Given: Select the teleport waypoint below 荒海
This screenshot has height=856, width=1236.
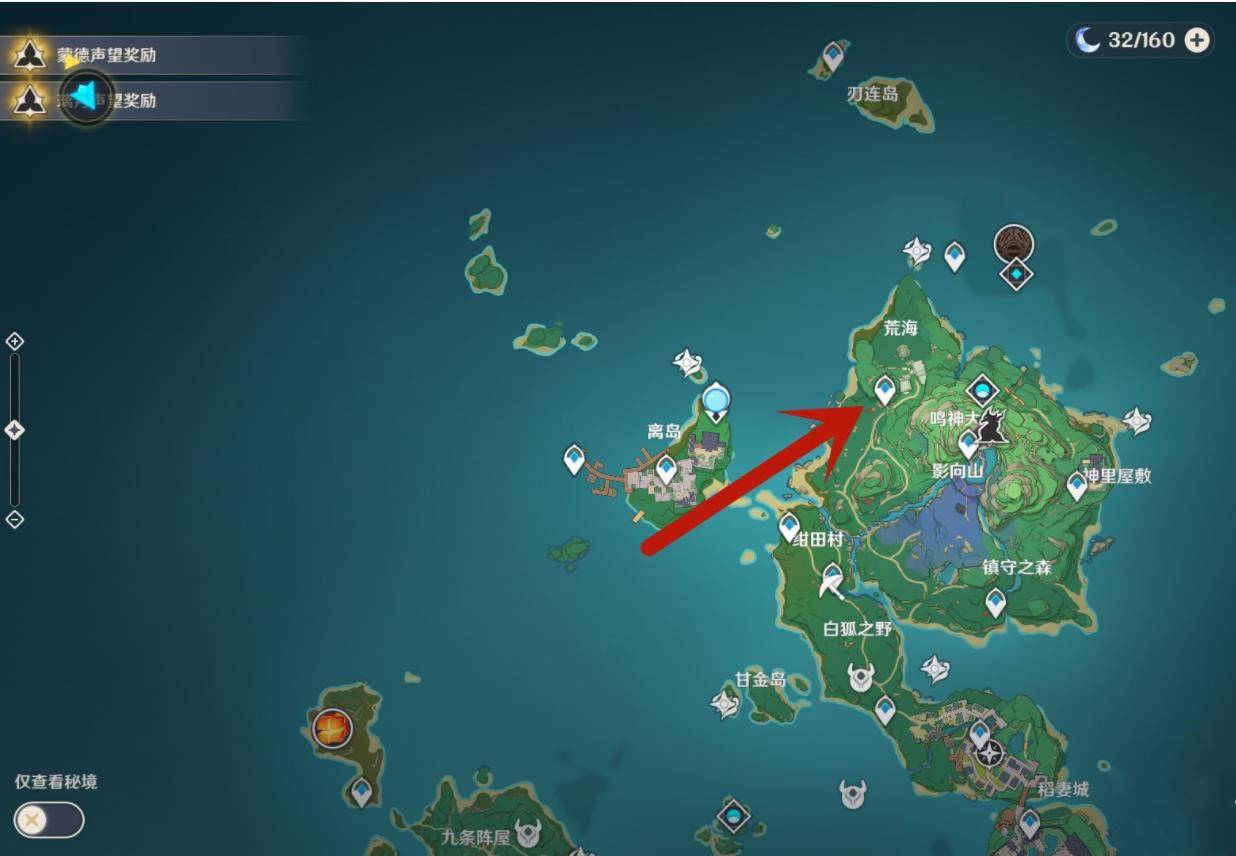Looking at the screenshot, I should (x=885, y=389).
